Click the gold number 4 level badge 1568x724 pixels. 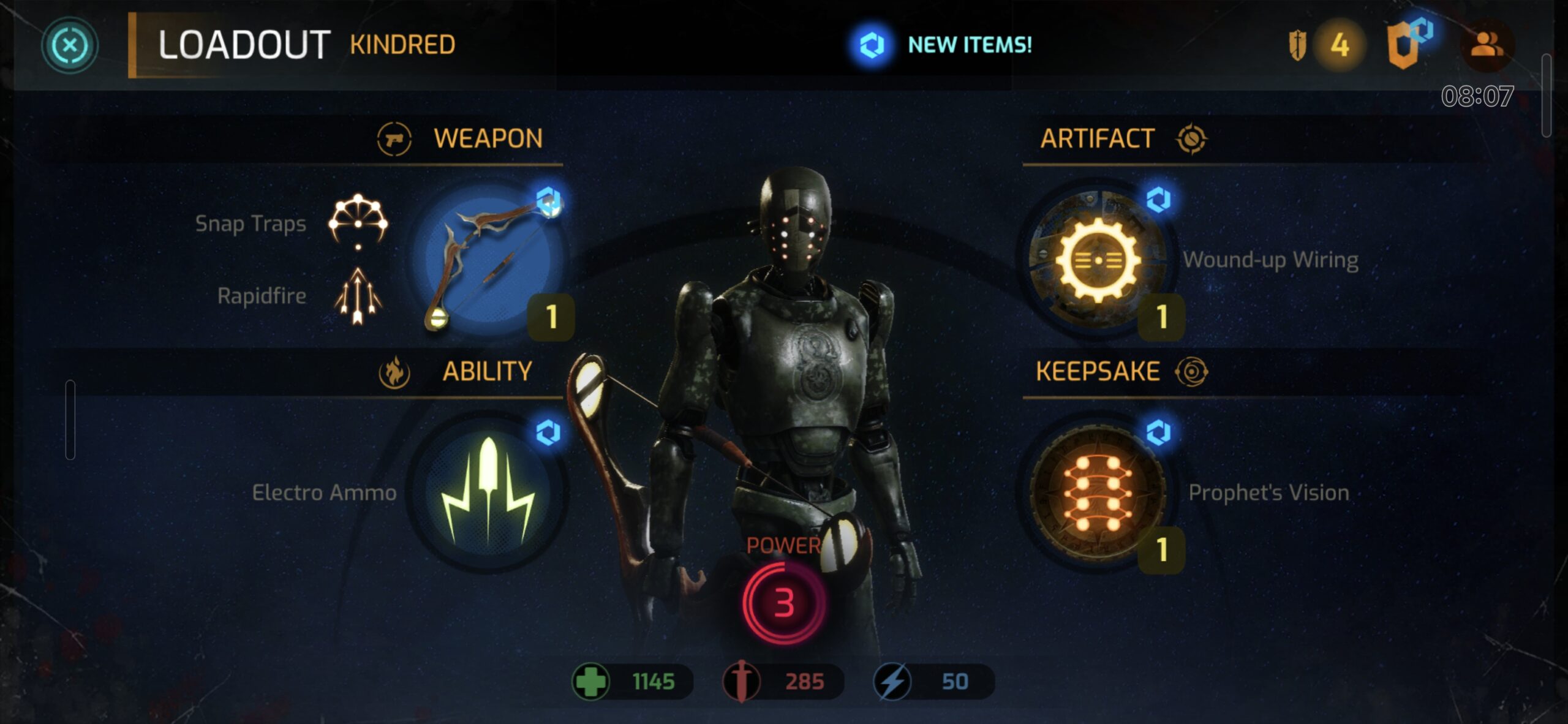point(1340,45)
